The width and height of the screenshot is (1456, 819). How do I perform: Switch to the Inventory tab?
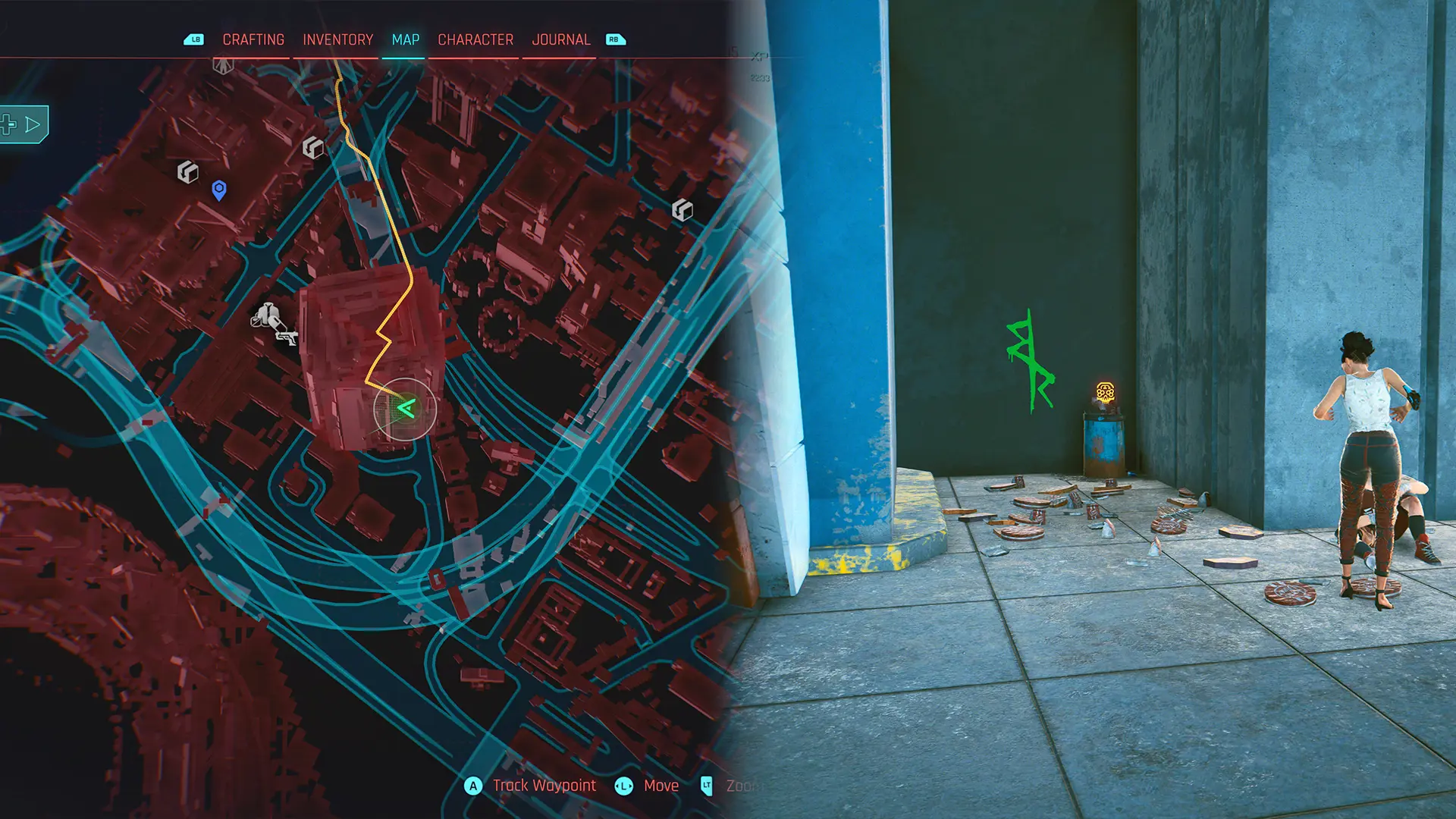(337, 39)
